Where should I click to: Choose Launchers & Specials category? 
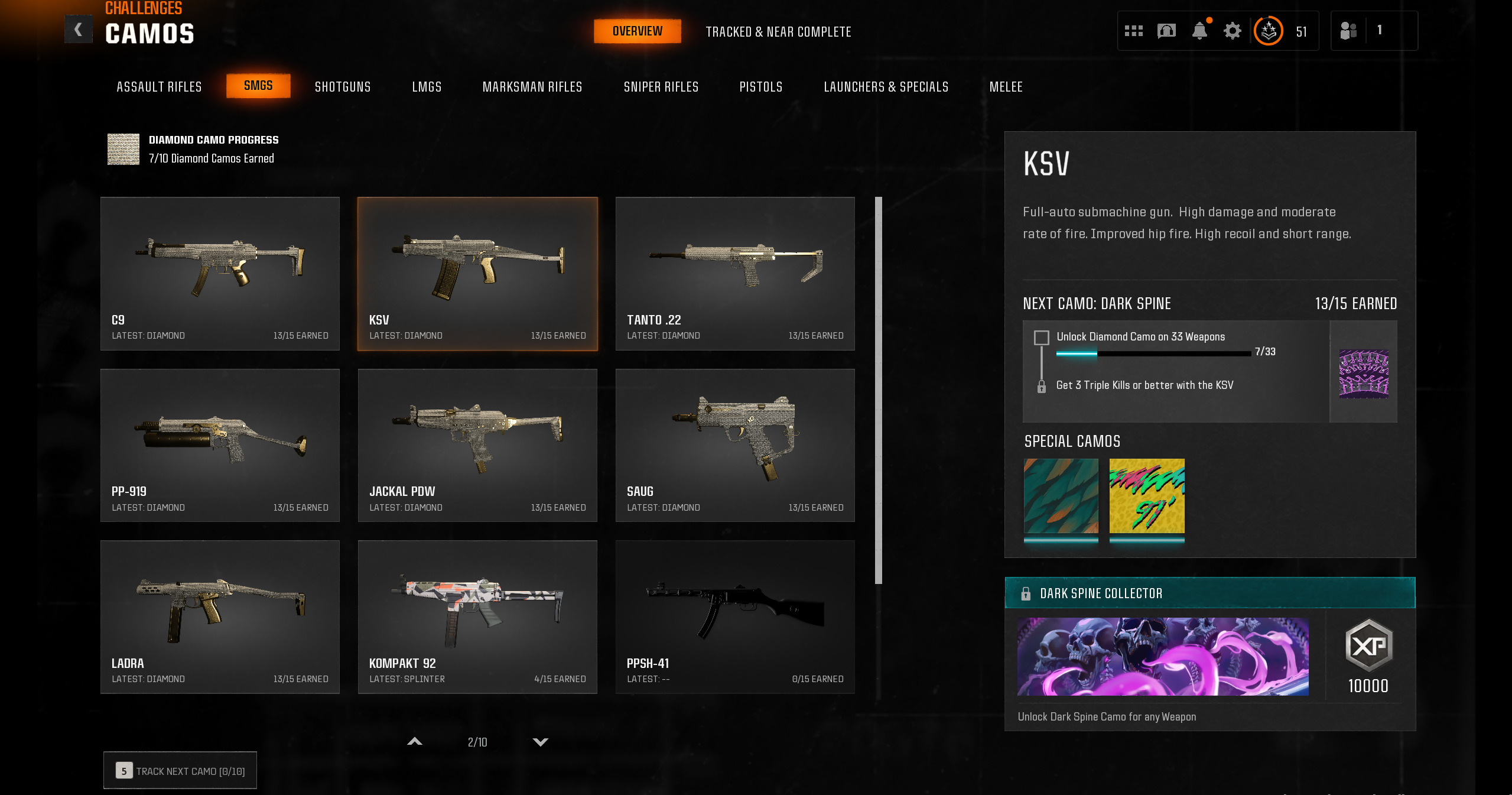(x=886, y=87)
